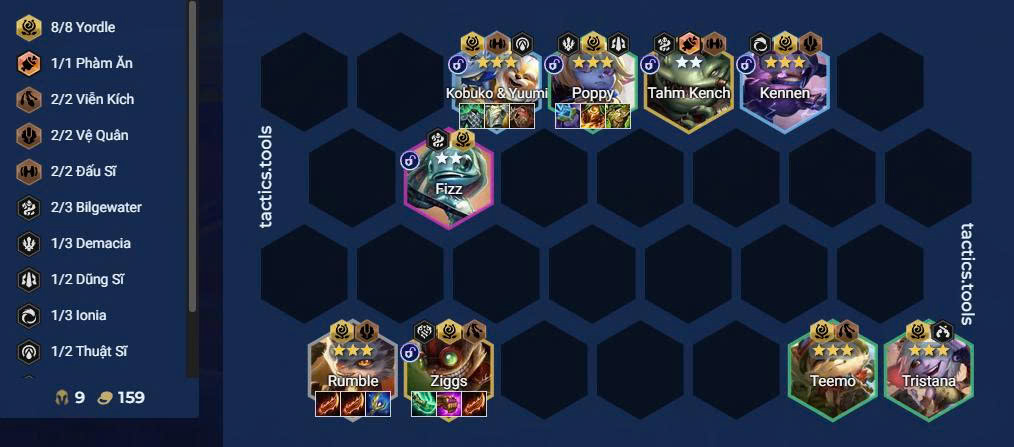Screen dimensions: 1014x447
Task: Show the 2/3 Bilgewater trait details
Action: click(89, 207)
